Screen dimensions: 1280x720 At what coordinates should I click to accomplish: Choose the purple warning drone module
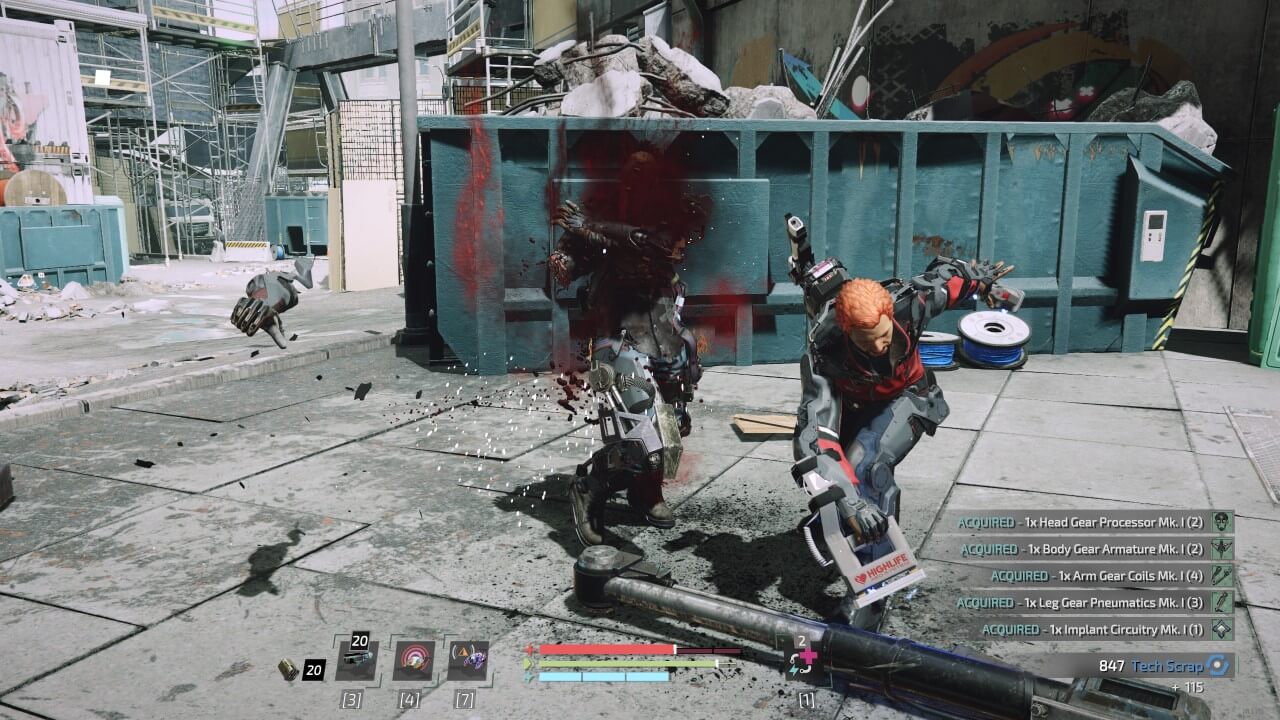468,660
